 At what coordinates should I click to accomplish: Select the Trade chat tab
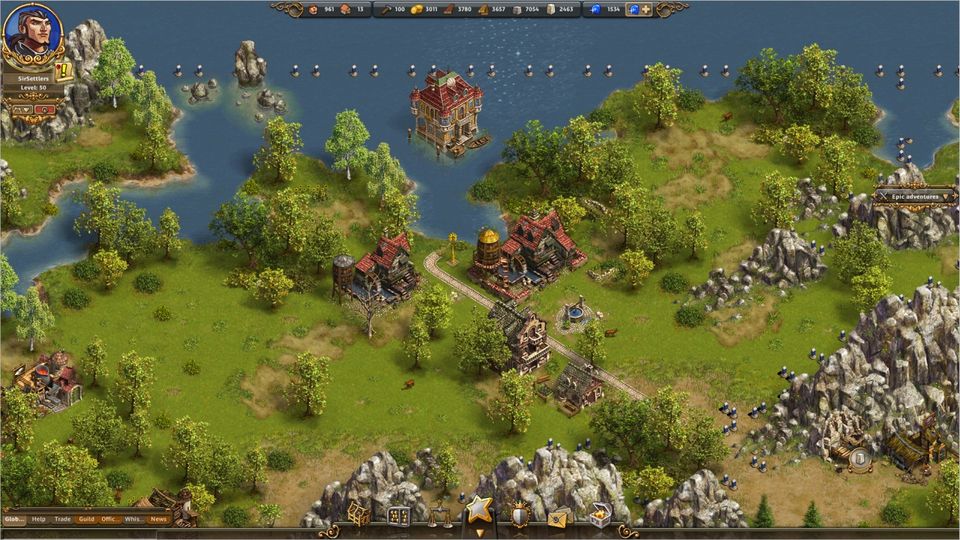click(63, 519)
